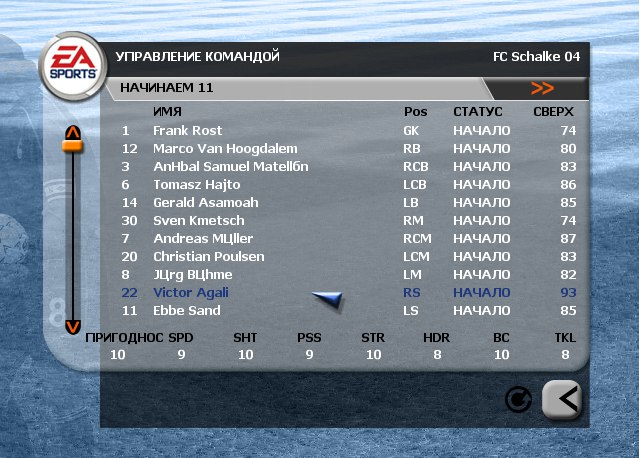
Task: Select goalkeeper Frank Rost row
Action: tap(187, 131)
